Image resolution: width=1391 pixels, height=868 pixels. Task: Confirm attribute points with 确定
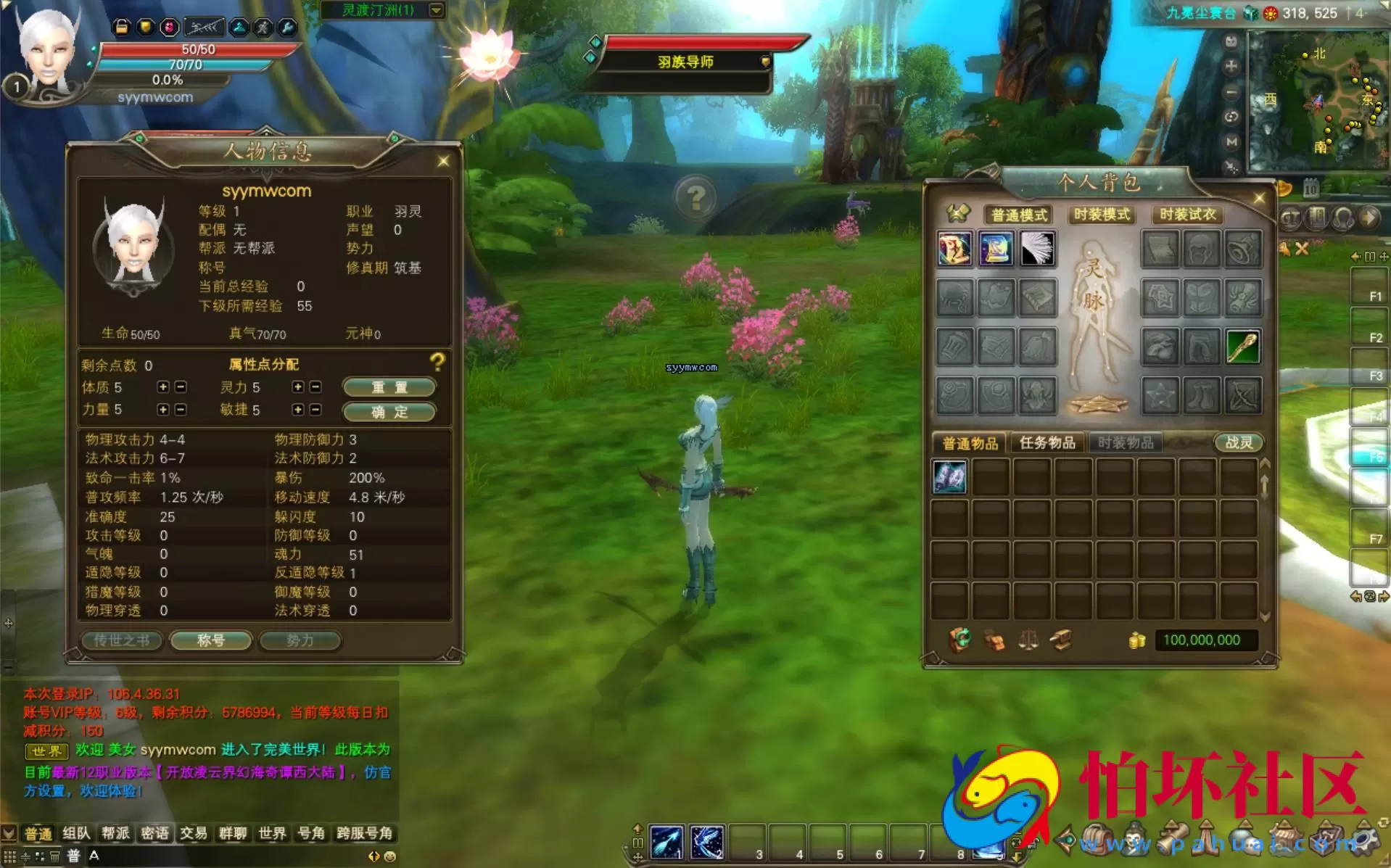[389, 412]
